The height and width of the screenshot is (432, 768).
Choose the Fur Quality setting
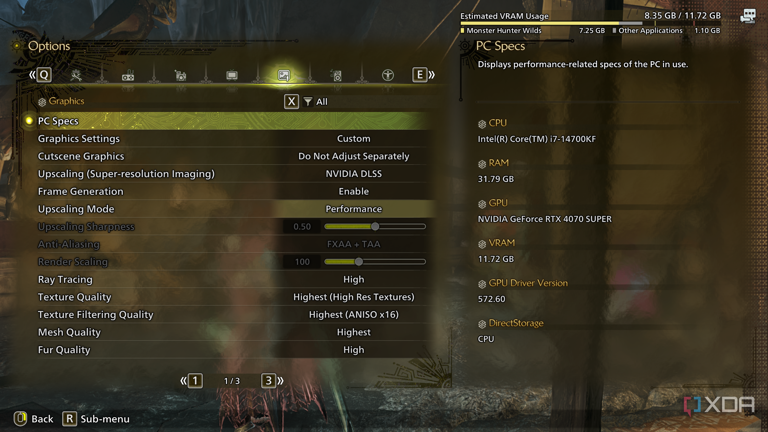353,350
